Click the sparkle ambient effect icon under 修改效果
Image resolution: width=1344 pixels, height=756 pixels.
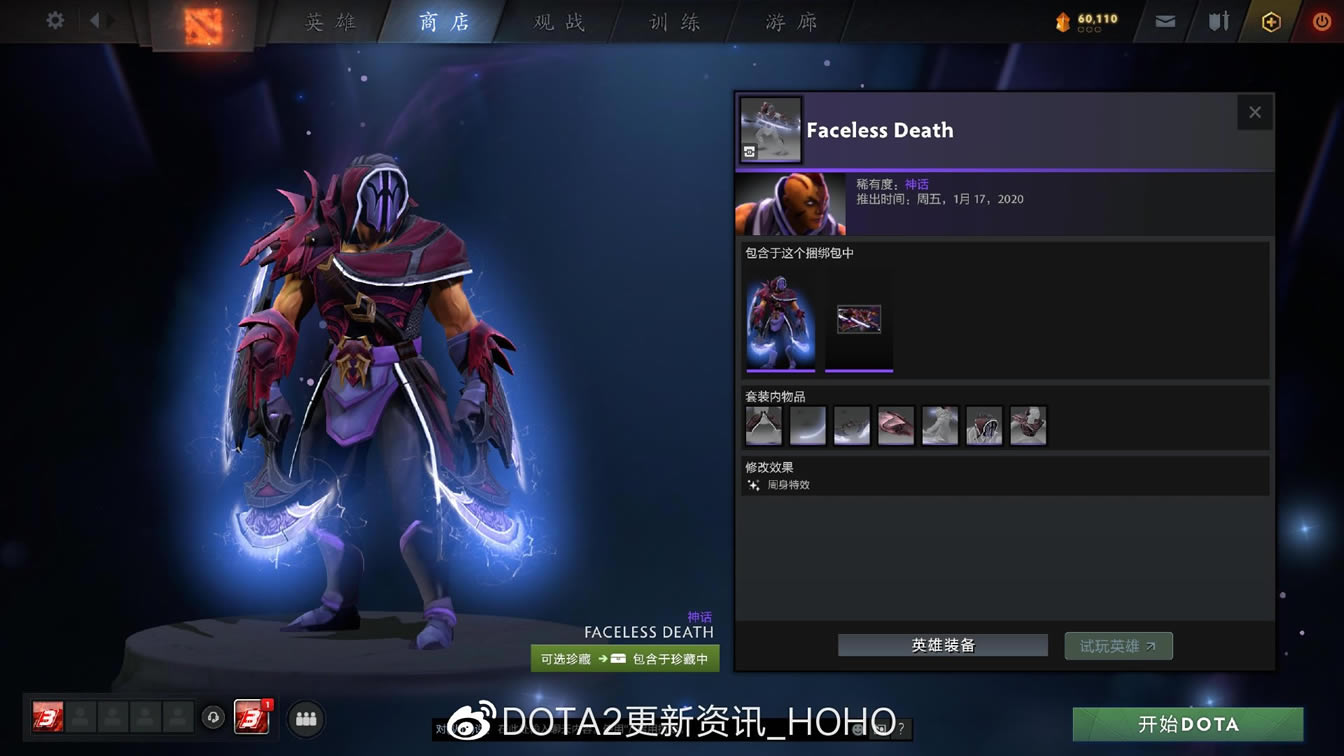click(752, 485)
